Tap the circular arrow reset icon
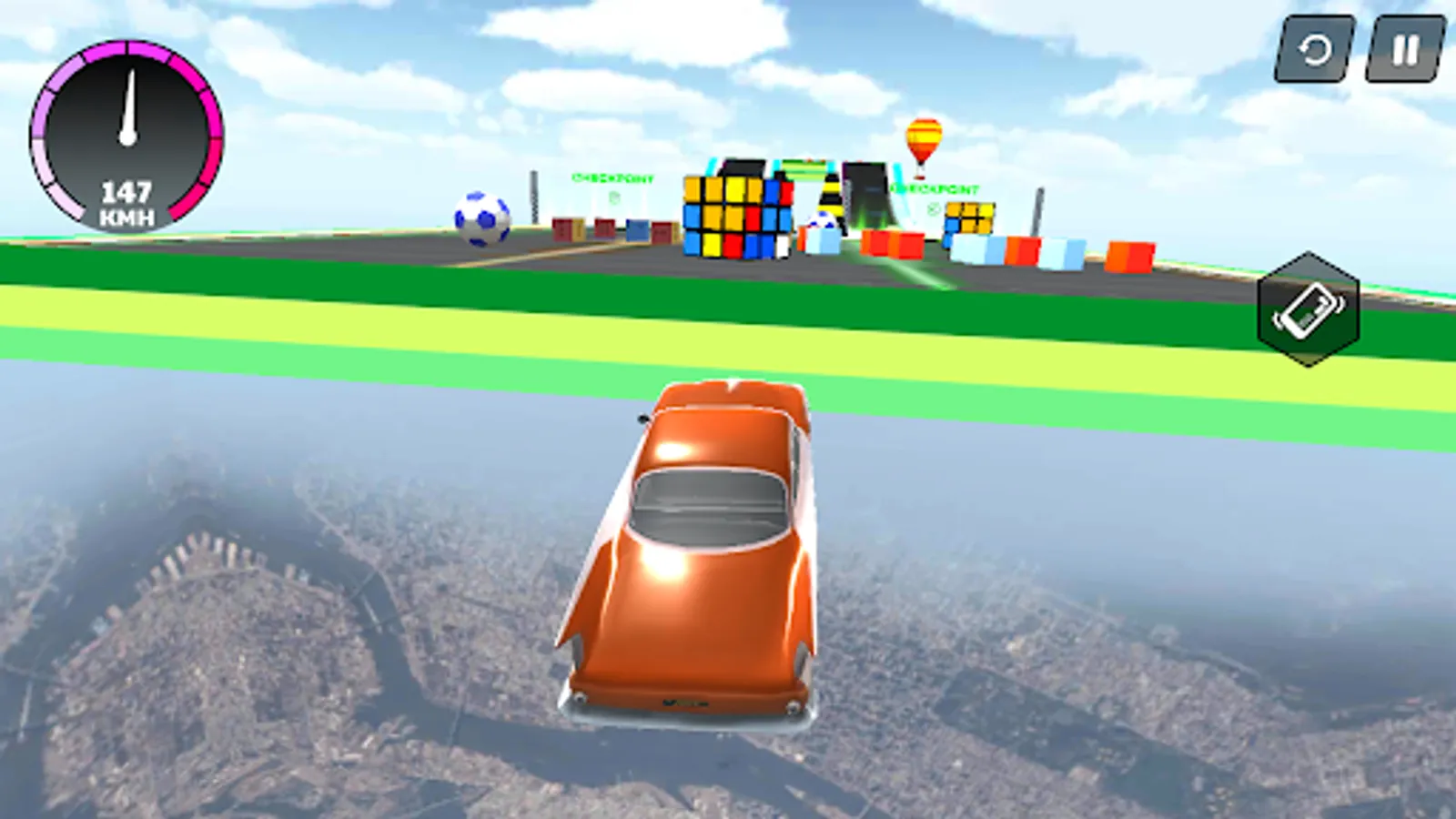This screenshot has width=1456, height=819. coord(1314,52)
